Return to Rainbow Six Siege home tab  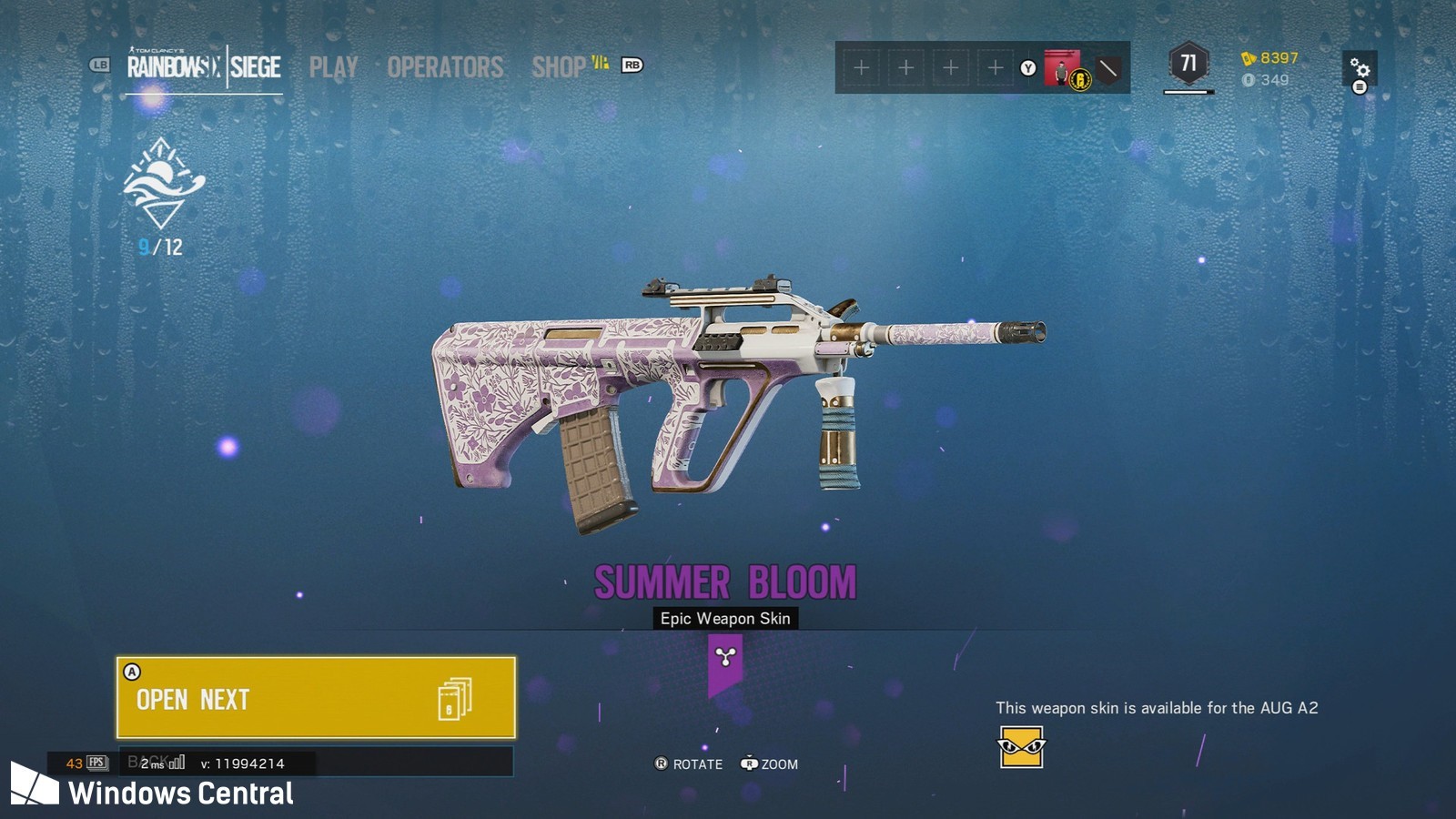[204, 66]
